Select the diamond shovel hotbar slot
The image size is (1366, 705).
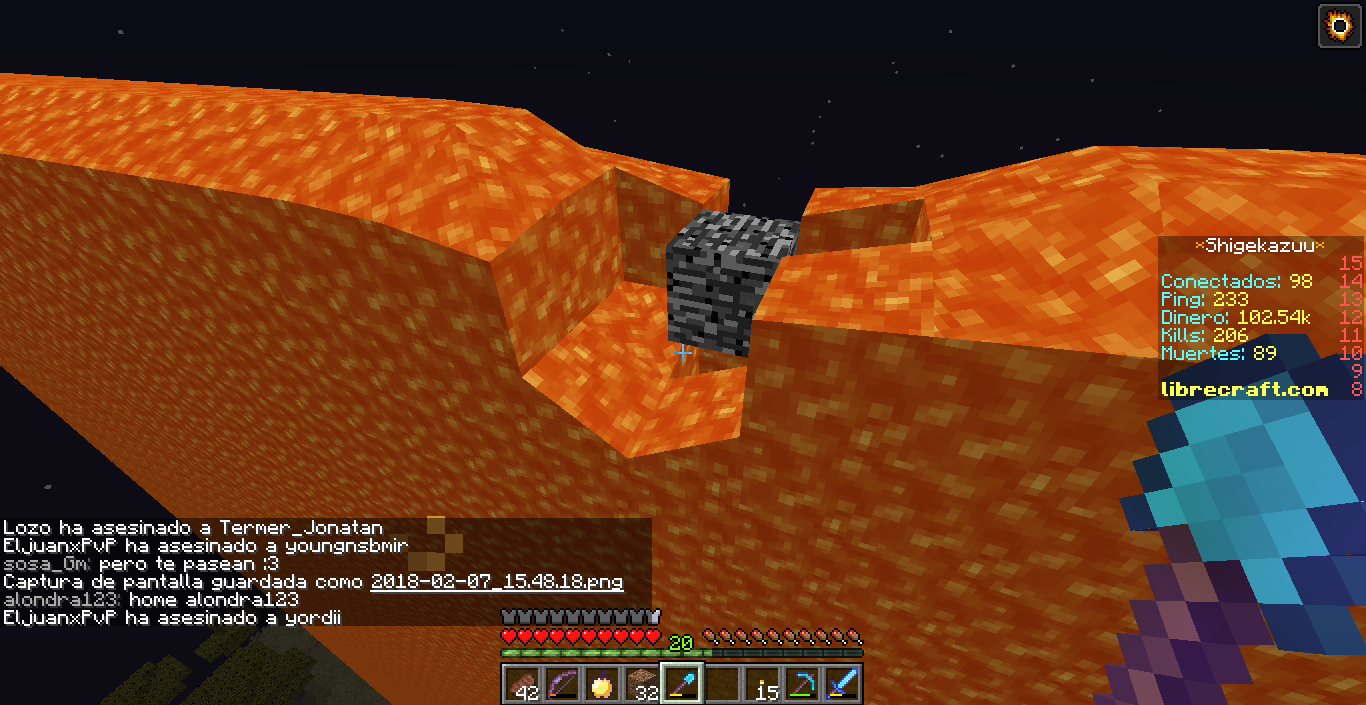[681, 684]
